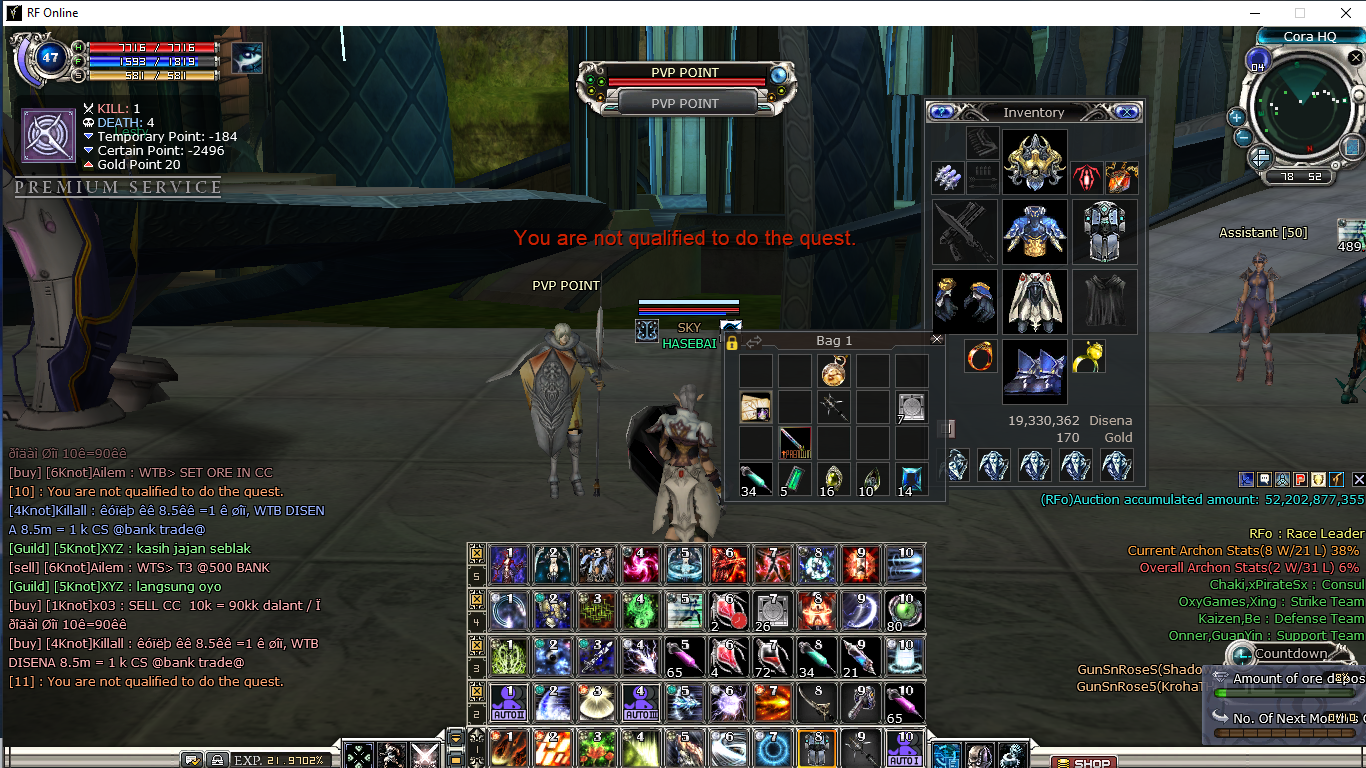Click the blue armor piece in Inventory
Screen dimensions: 1366x768
point(1035,232)
